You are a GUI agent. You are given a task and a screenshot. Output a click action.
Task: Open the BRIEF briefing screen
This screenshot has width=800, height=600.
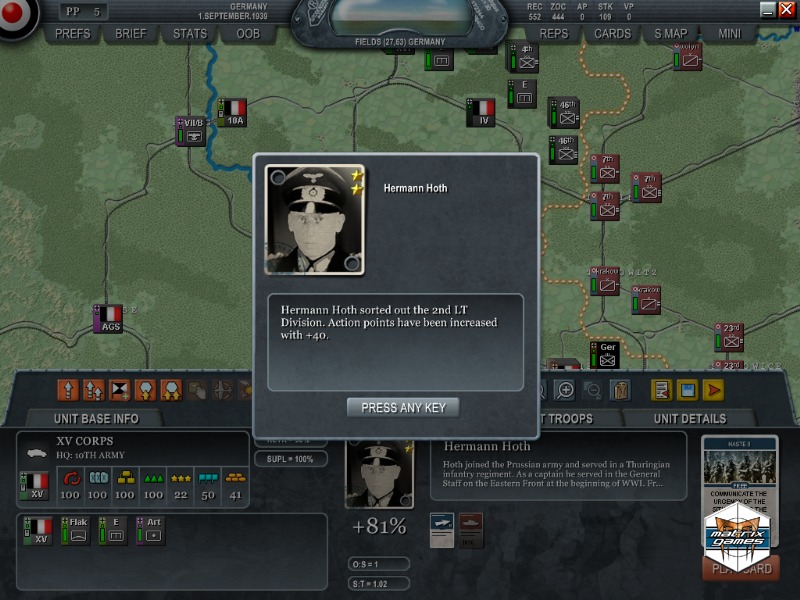(x=131, y=33)
